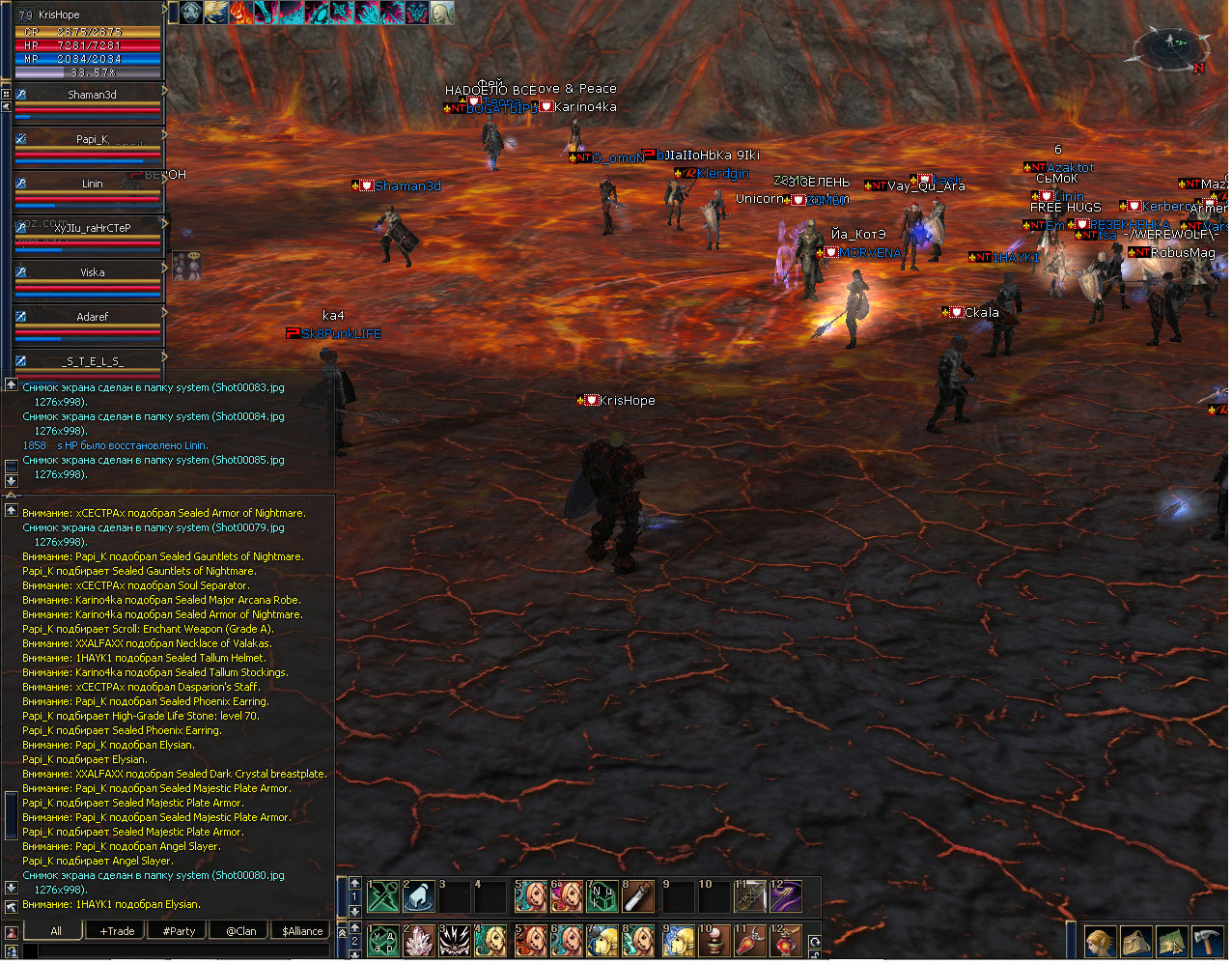The height and width of the screenshot is (964, 1232).
Task: Select party member Linin in the list
Action: pos(92,184)
